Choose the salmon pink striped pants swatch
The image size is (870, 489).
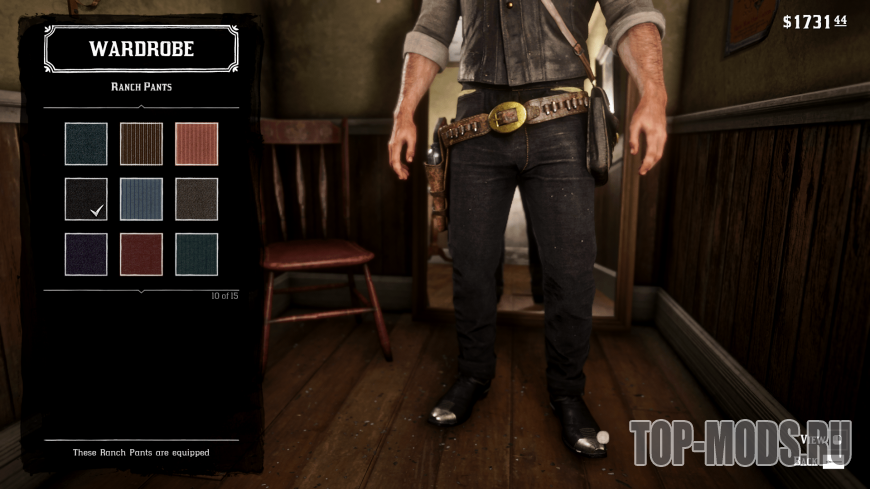point(196,143)
